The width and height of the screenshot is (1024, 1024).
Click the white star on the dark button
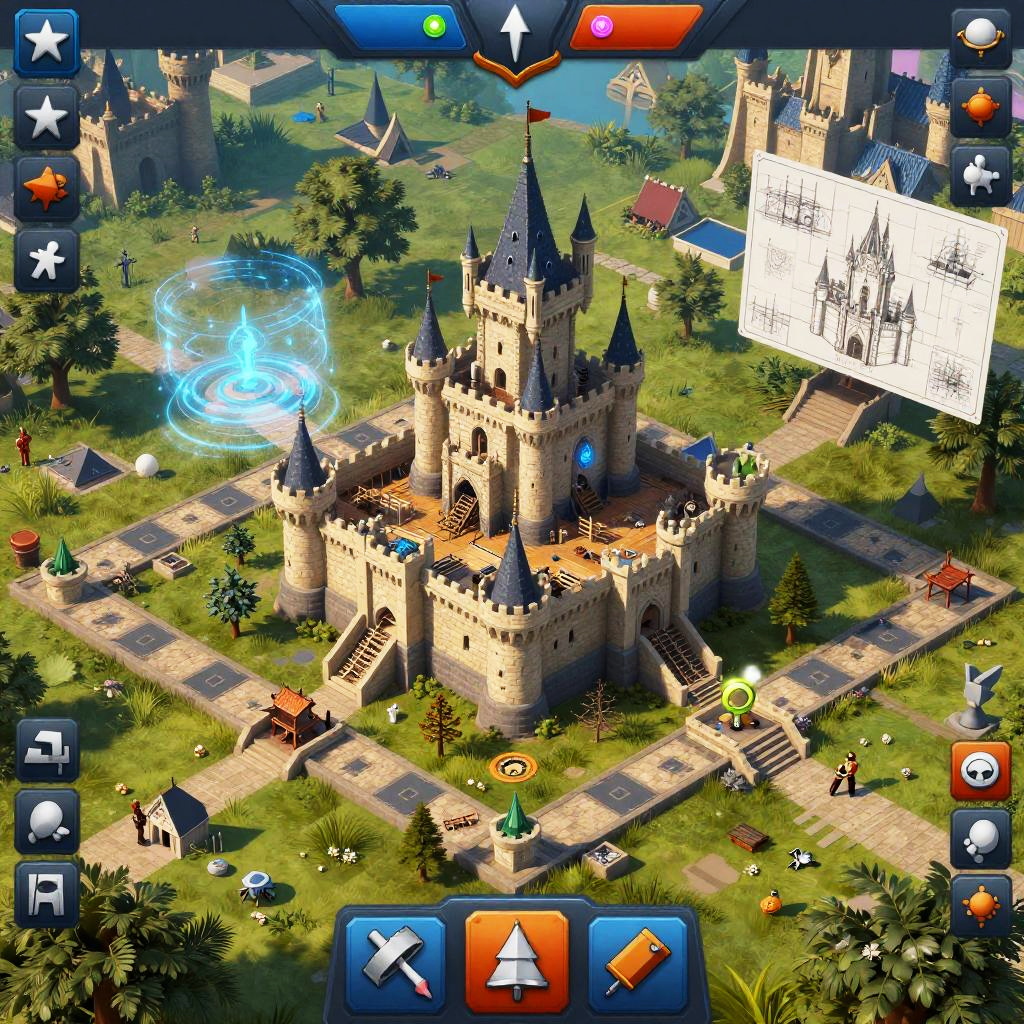point(46,118)
